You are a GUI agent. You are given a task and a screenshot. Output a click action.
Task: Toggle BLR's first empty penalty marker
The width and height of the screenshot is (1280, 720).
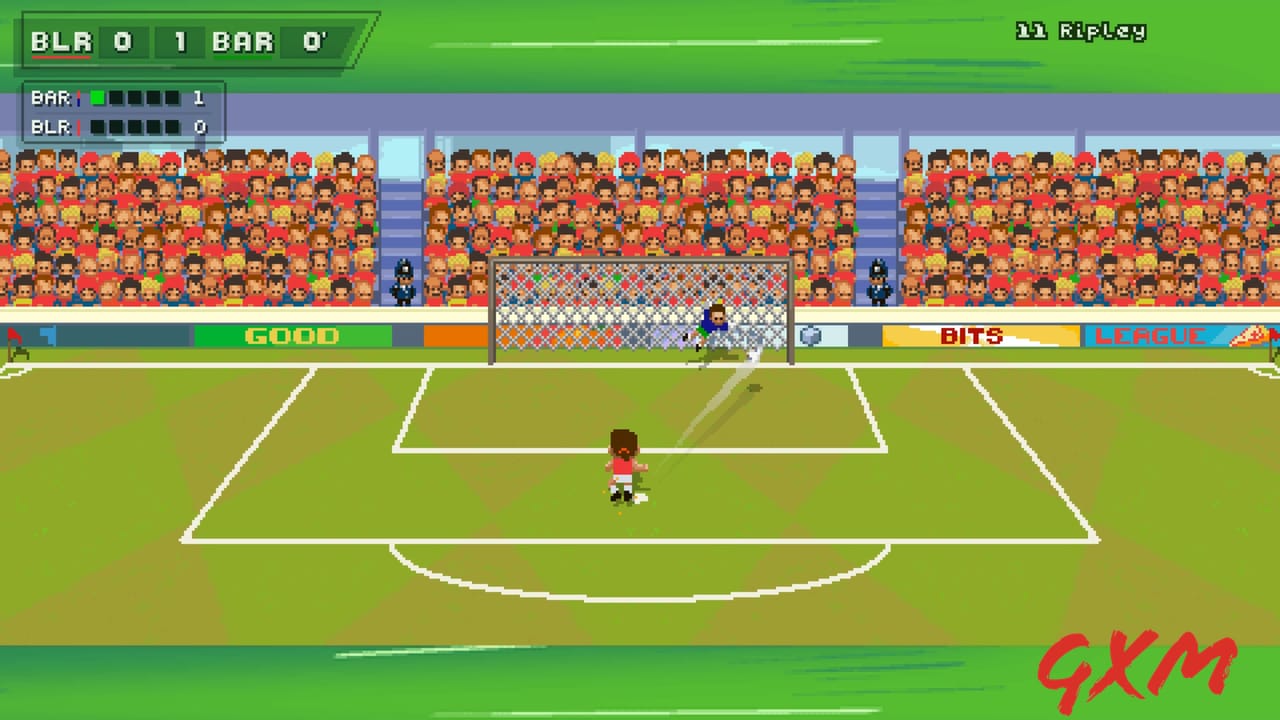pos(96,127)
